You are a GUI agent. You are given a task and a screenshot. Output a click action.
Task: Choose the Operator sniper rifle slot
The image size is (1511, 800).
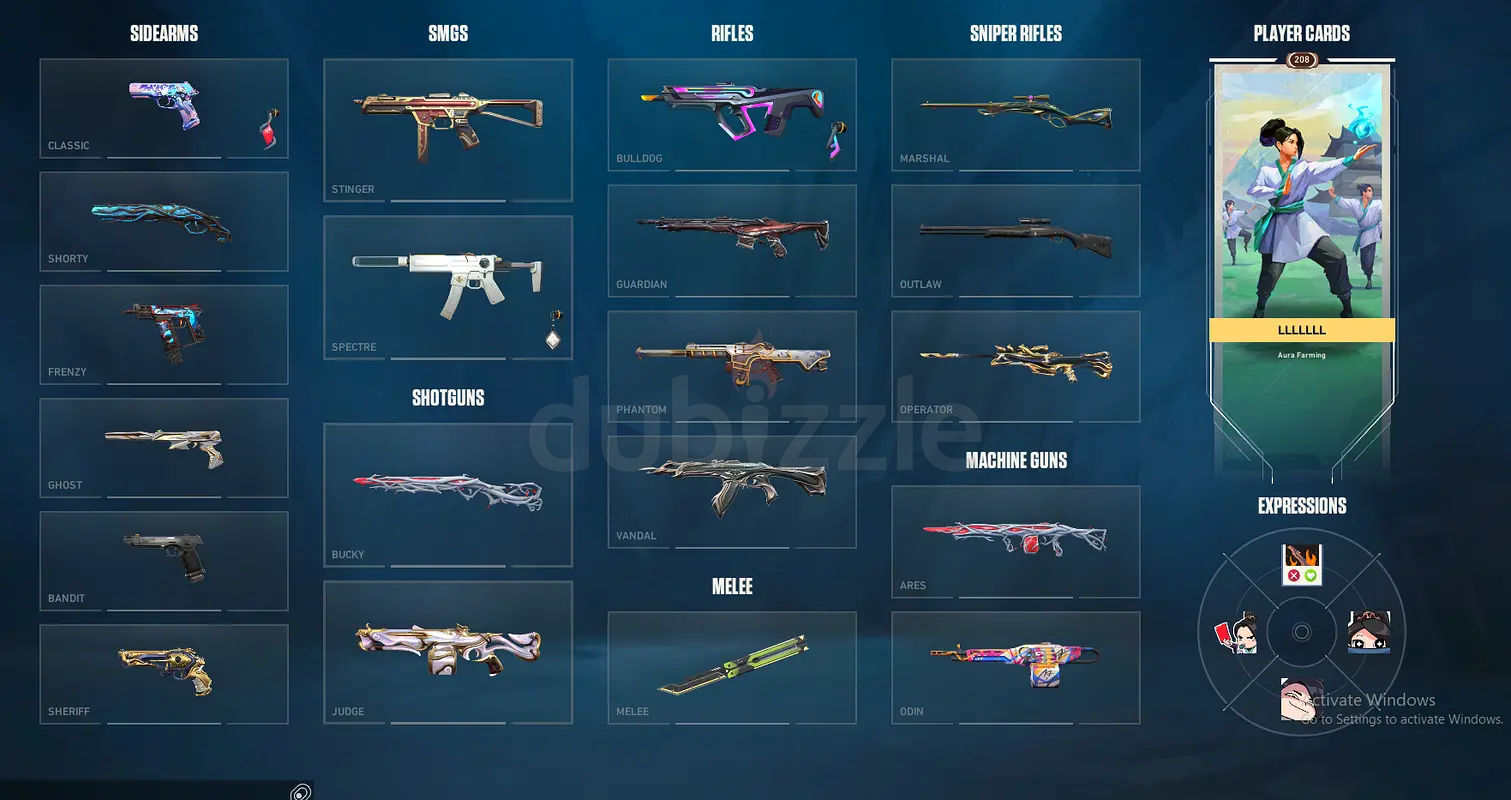tap(1016, 365)
